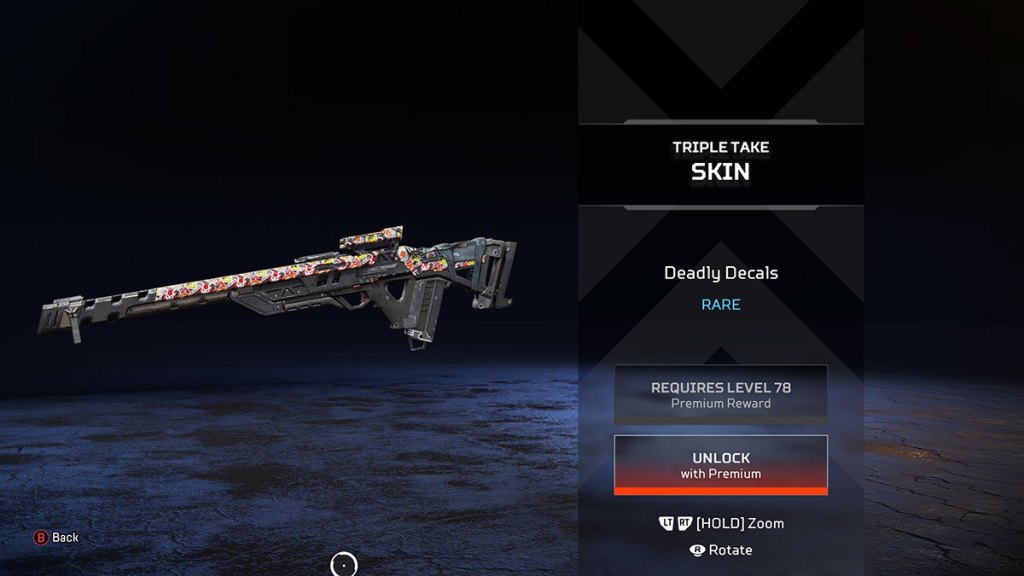
Task: Unlock the skin with Premium
Action: click(720, 465)
